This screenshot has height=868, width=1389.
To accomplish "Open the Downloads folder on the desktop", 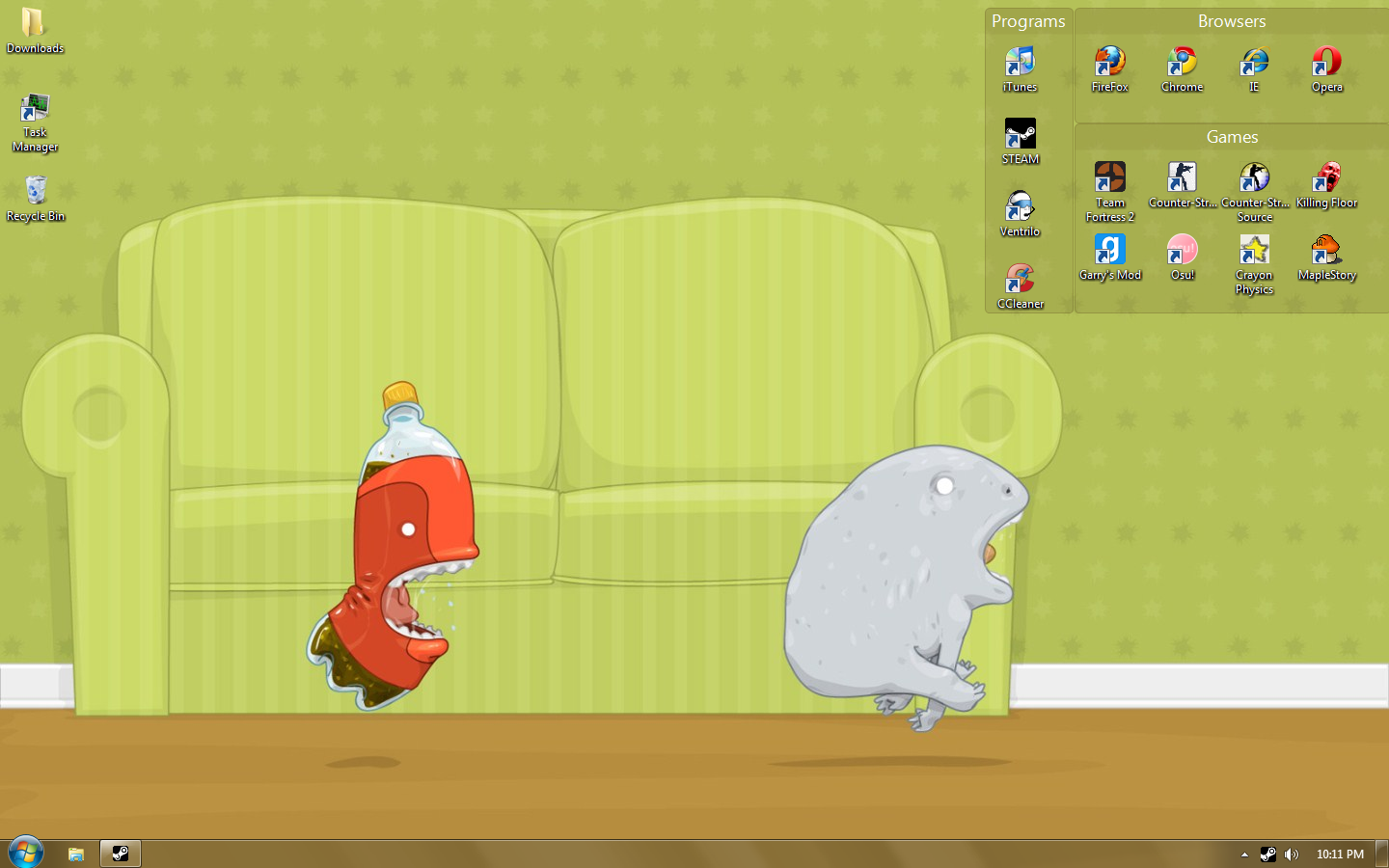I will [x=35, y=24].
